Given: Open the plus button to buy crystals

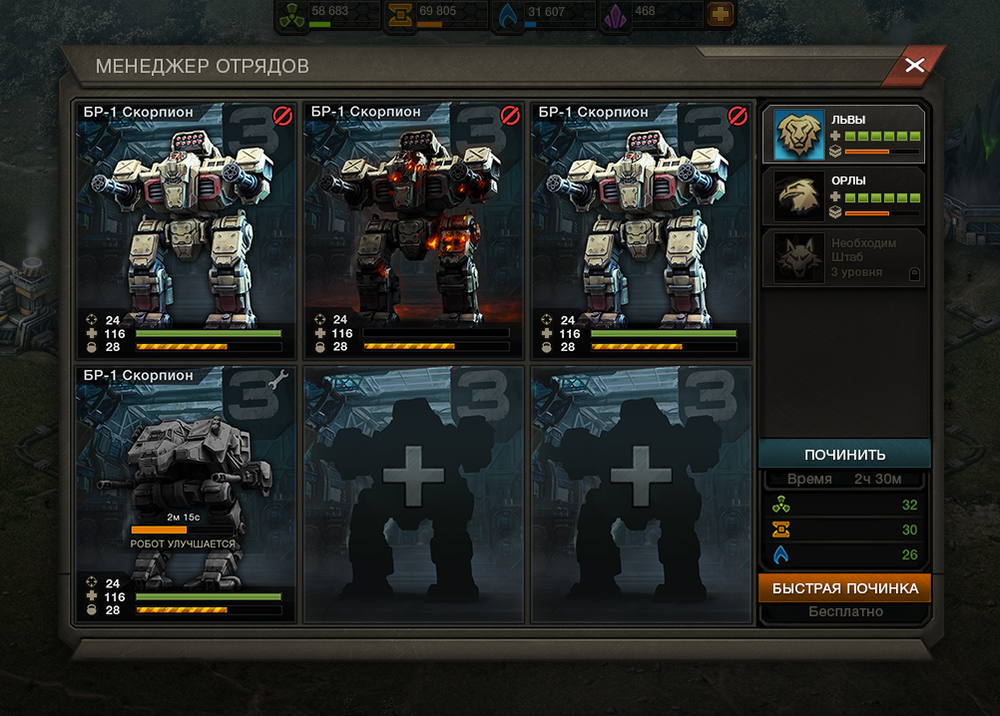Looking at the screenshot, I should [x=719, y=14].
